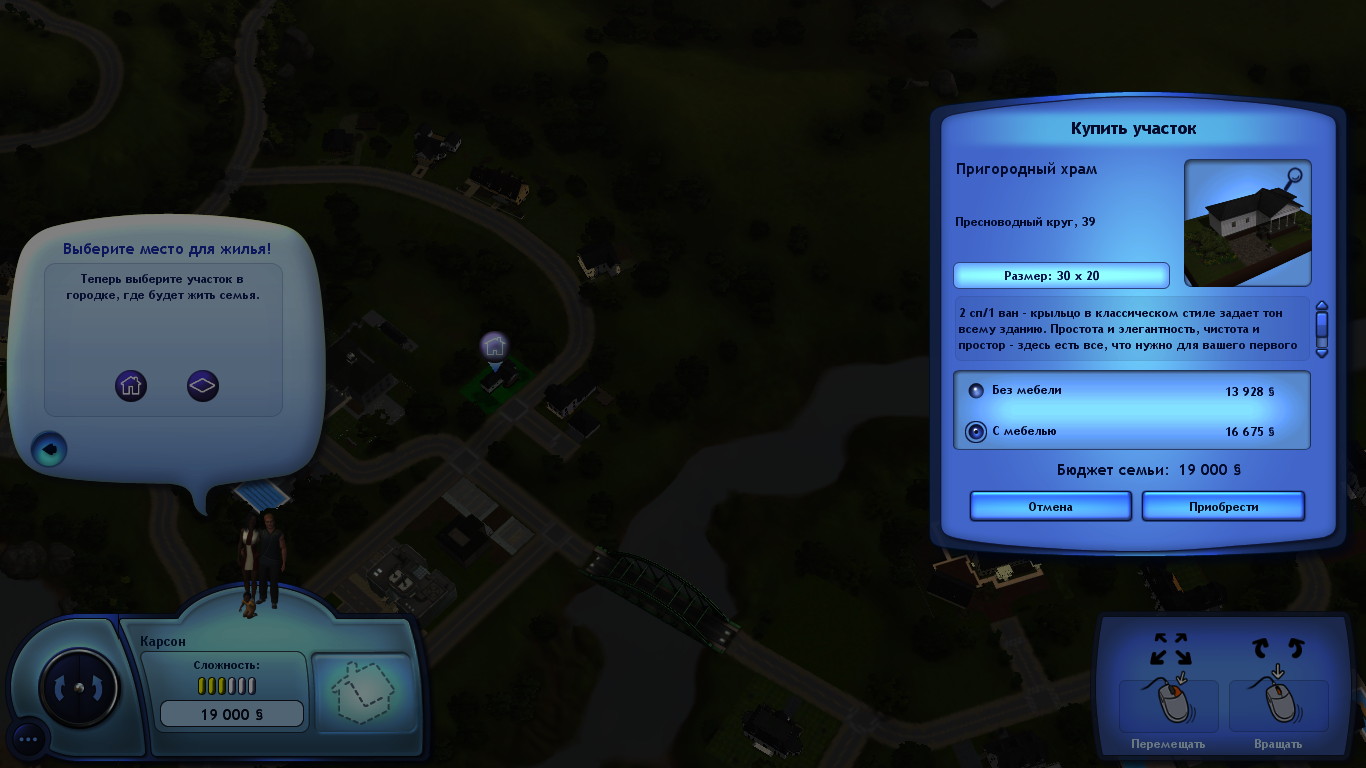Click the description scroll-up arrow
Image resolution: width=1366 pixels, height=768 pixels.
pos(1321,307)
